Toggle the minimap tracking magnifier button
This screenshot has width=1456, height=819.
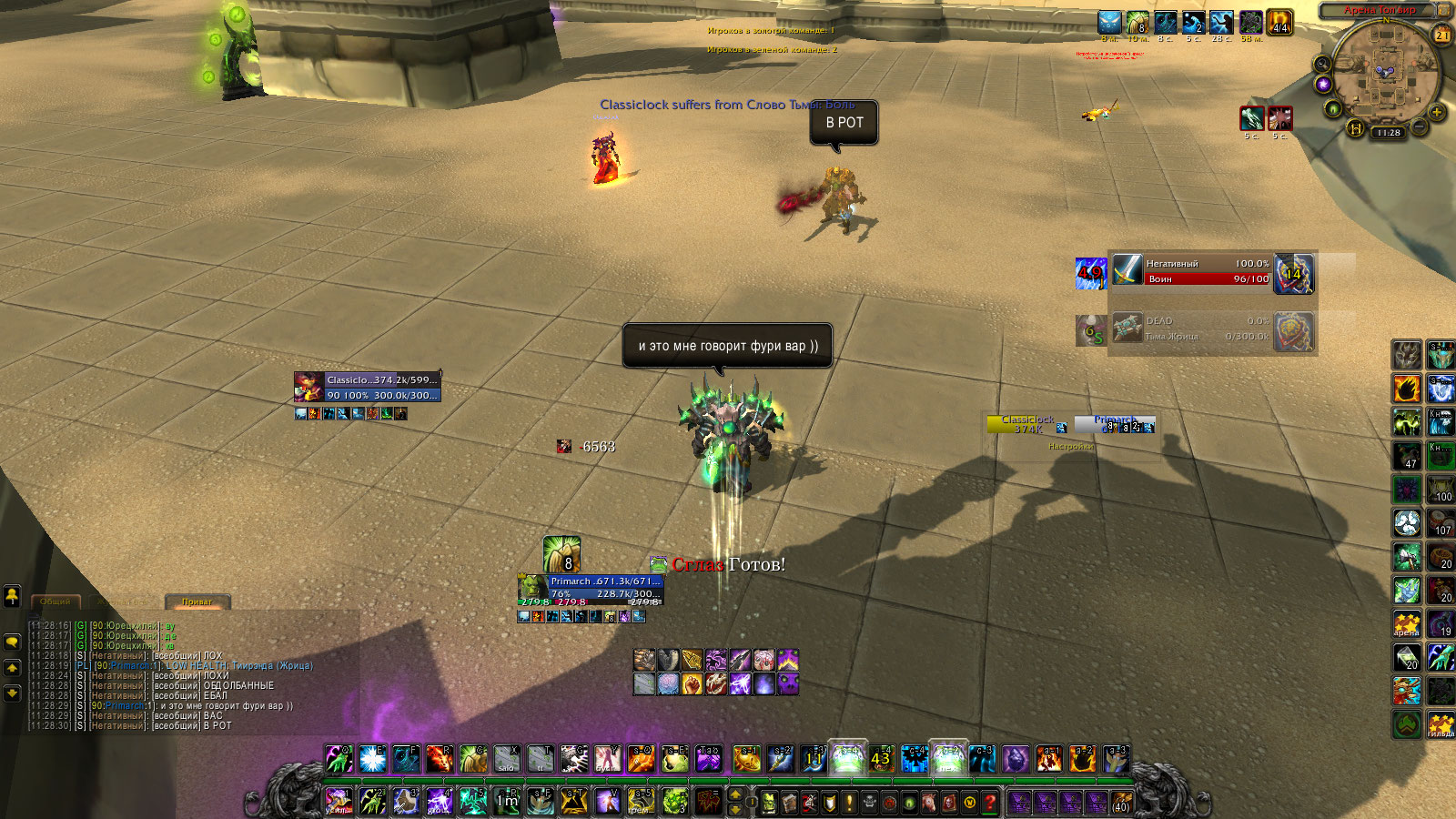coord(1322,64)
